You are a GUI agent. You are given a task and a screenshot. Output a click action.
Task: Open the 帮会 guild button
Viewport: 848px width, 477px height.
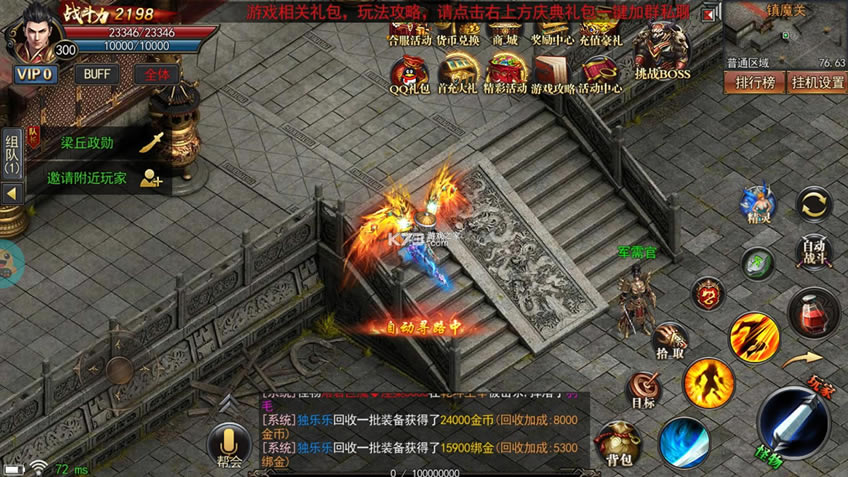pos(229,446)
